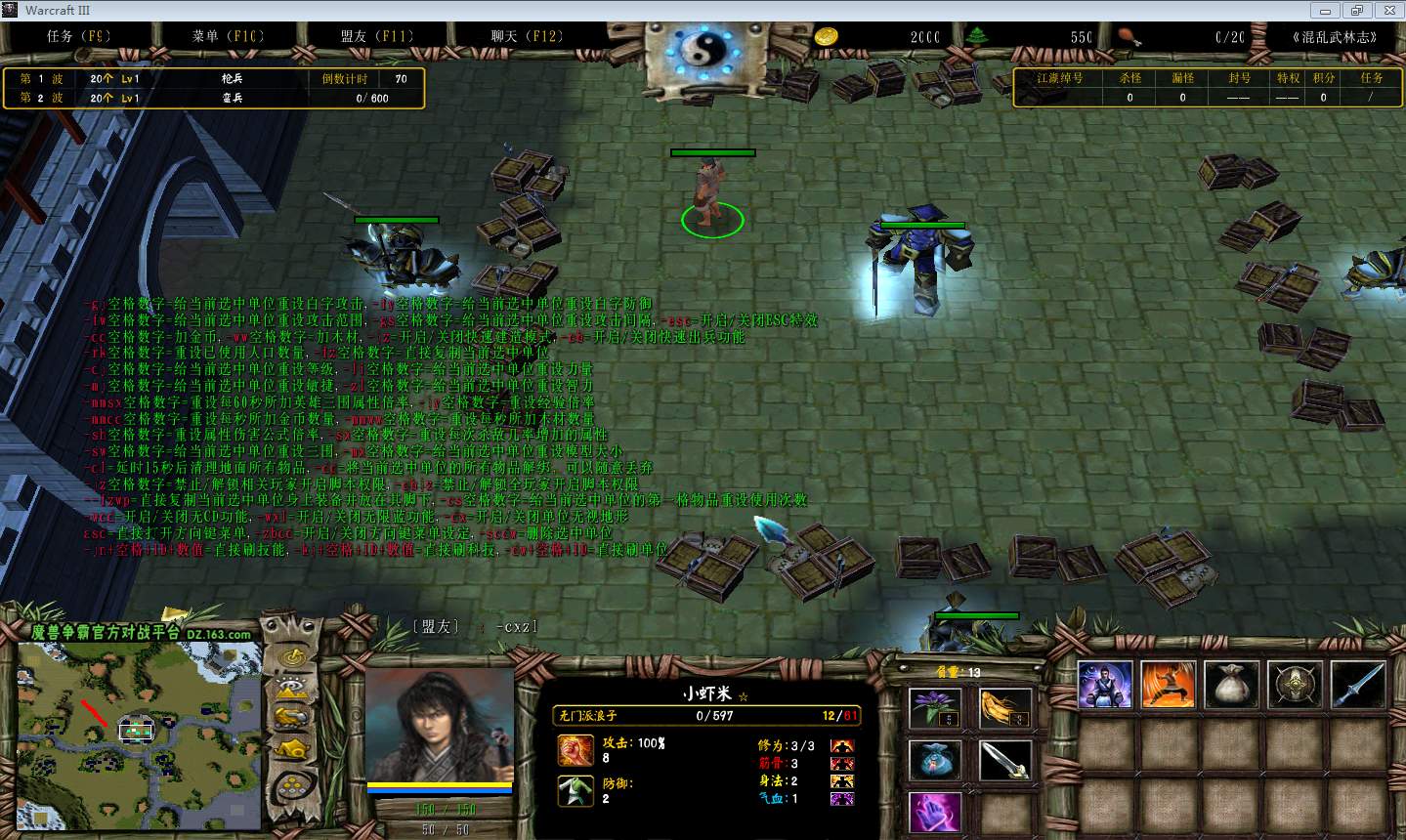Screen dimensions: 1406x840
Task: Open the 聊天 (F12) chat log
Action: 527,36
